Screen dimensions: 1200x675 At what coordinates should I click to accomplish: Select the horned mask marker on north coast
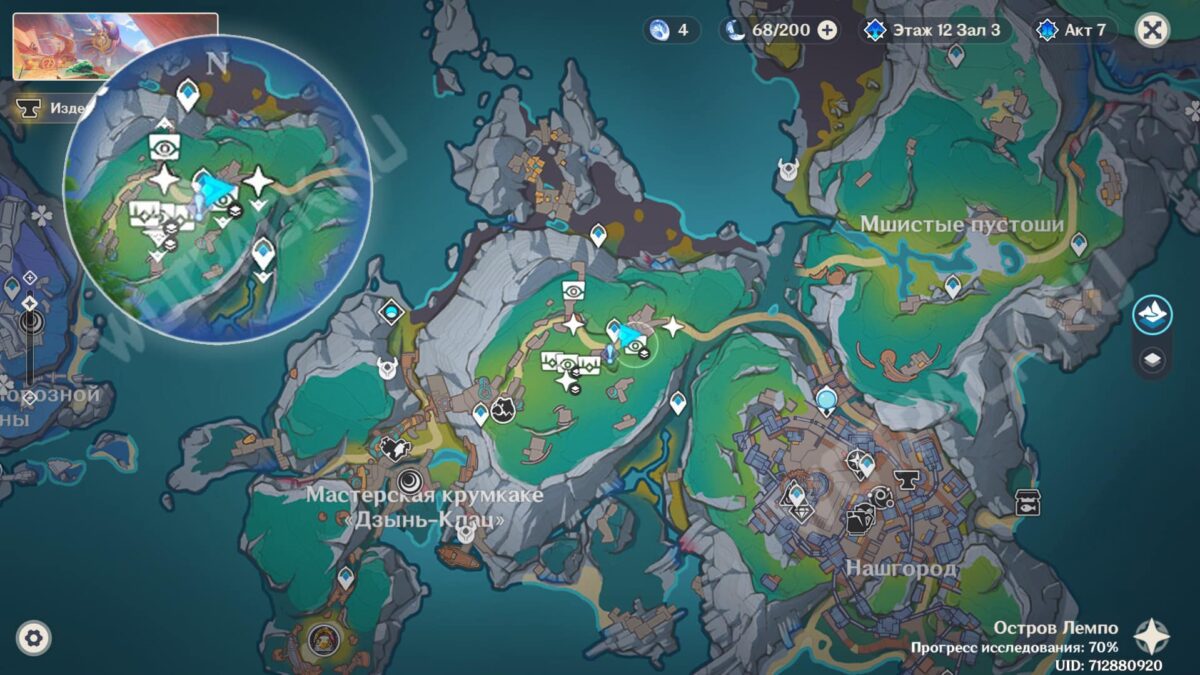[x=788, y=171]
